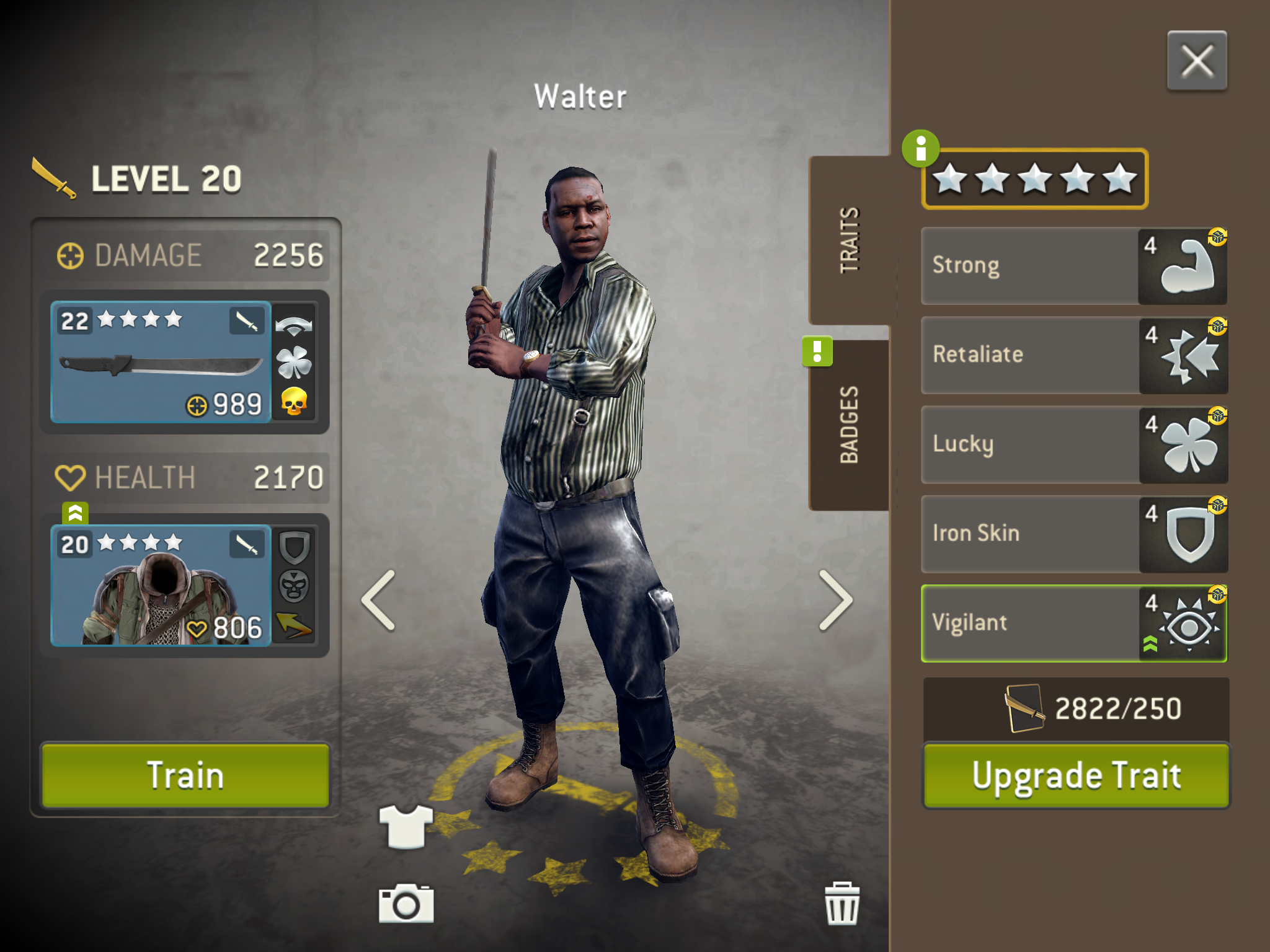Open the outfit shirt icon
The height and width of the screenshot is (952, 1270).
coord(406,826)
